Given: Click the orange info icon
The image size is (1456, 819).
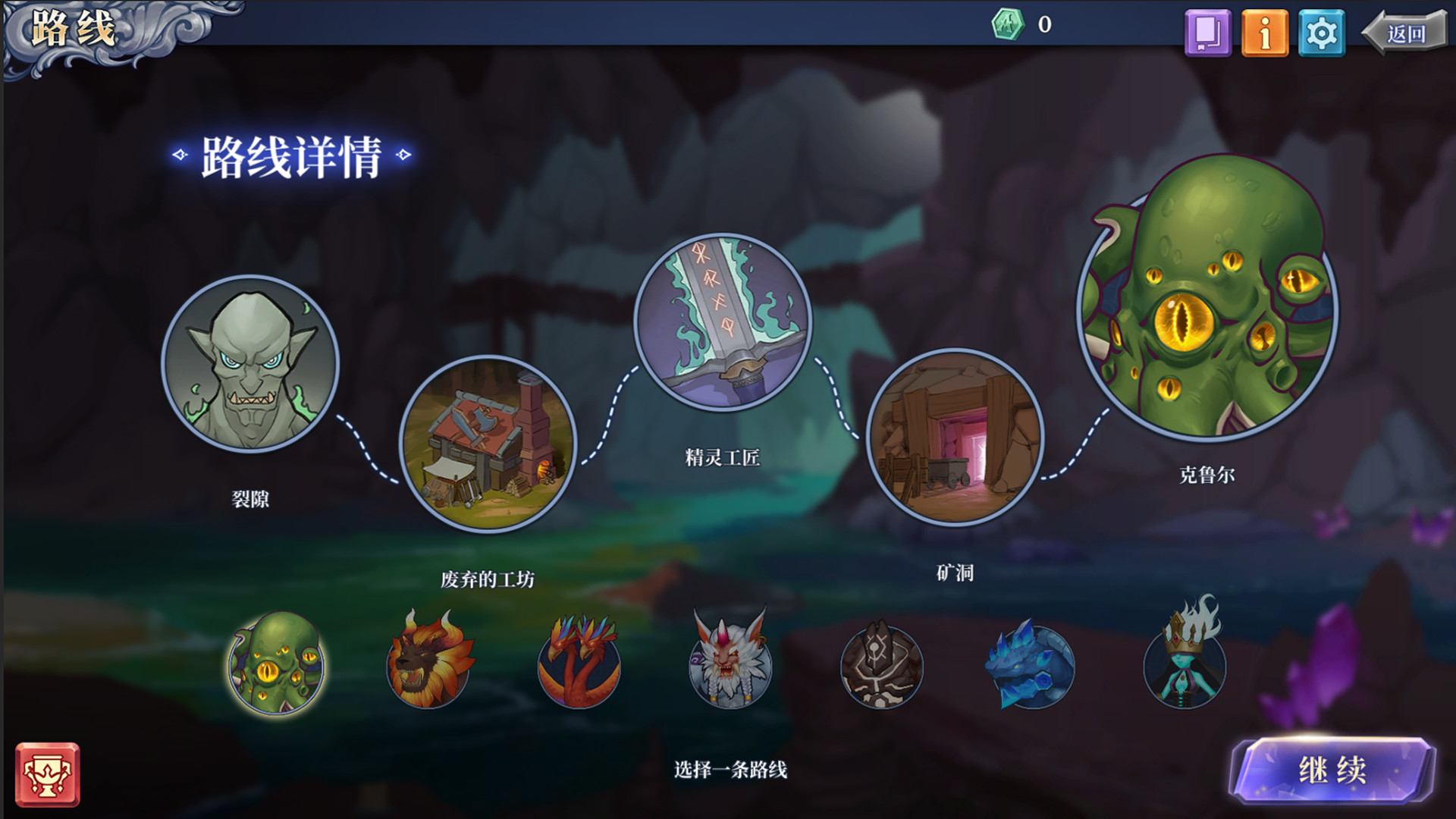Looking at the screenshot, I should click(1266, 31).
